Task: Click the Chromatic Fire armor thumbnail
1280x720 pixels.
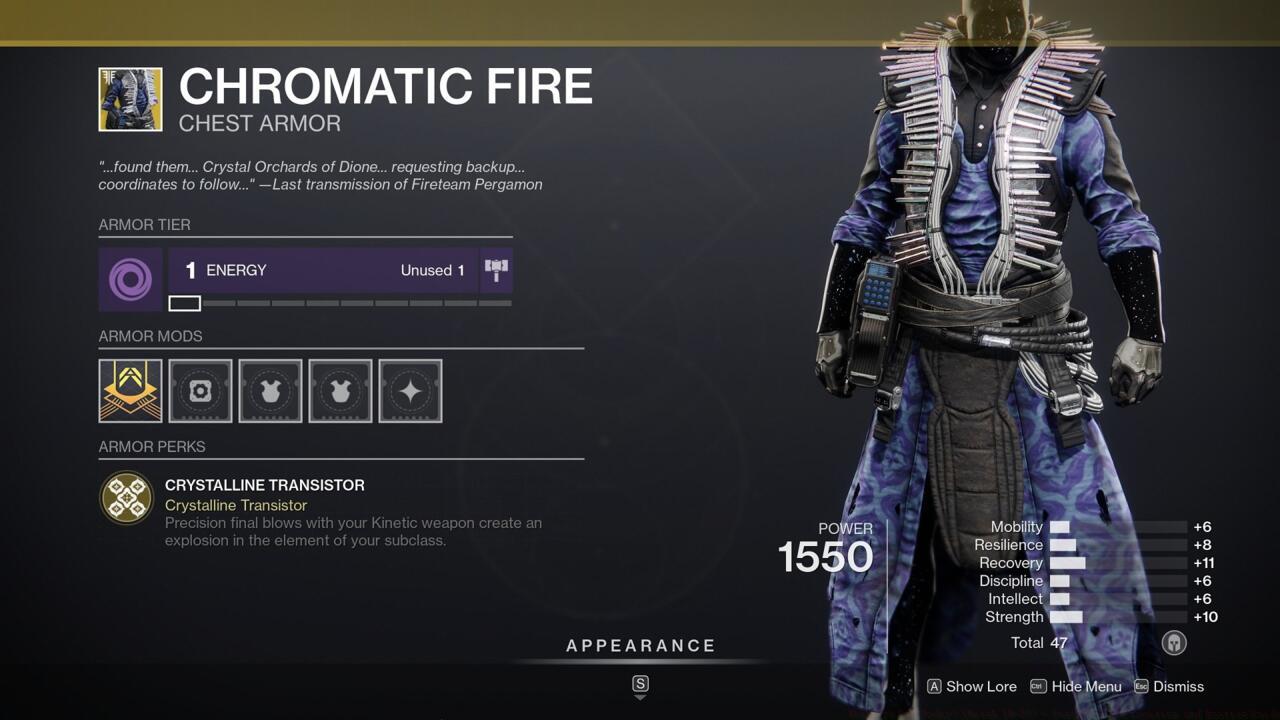Action: (x=129, y=100)
